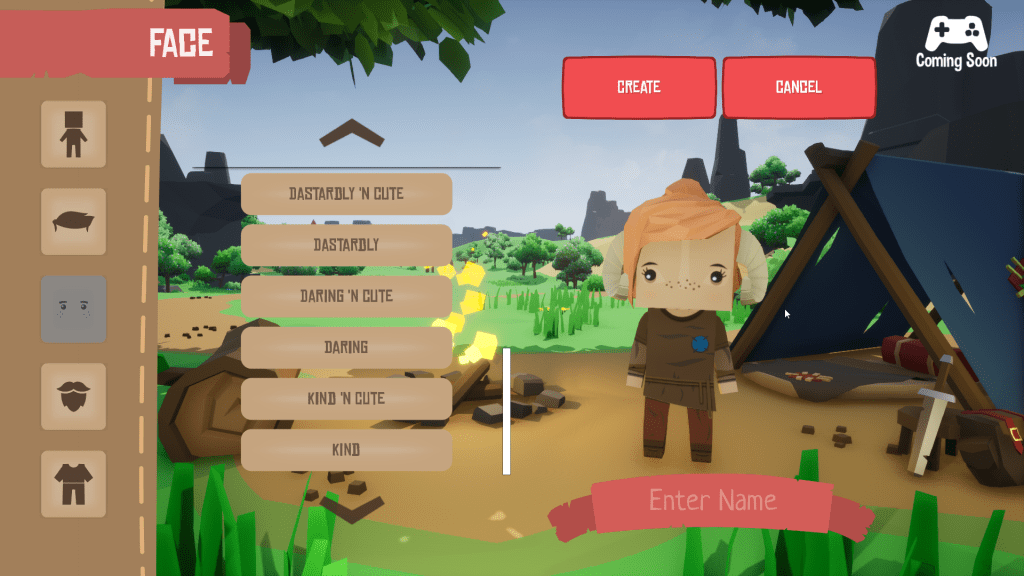1024x576 pixels.
Task: Select the face category tab
Action: [73, 309]
